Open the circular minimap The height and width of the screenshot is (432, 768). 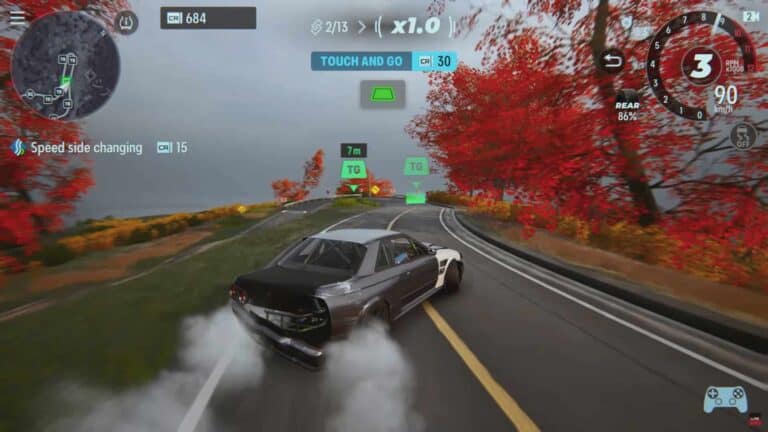click(65, 66)
